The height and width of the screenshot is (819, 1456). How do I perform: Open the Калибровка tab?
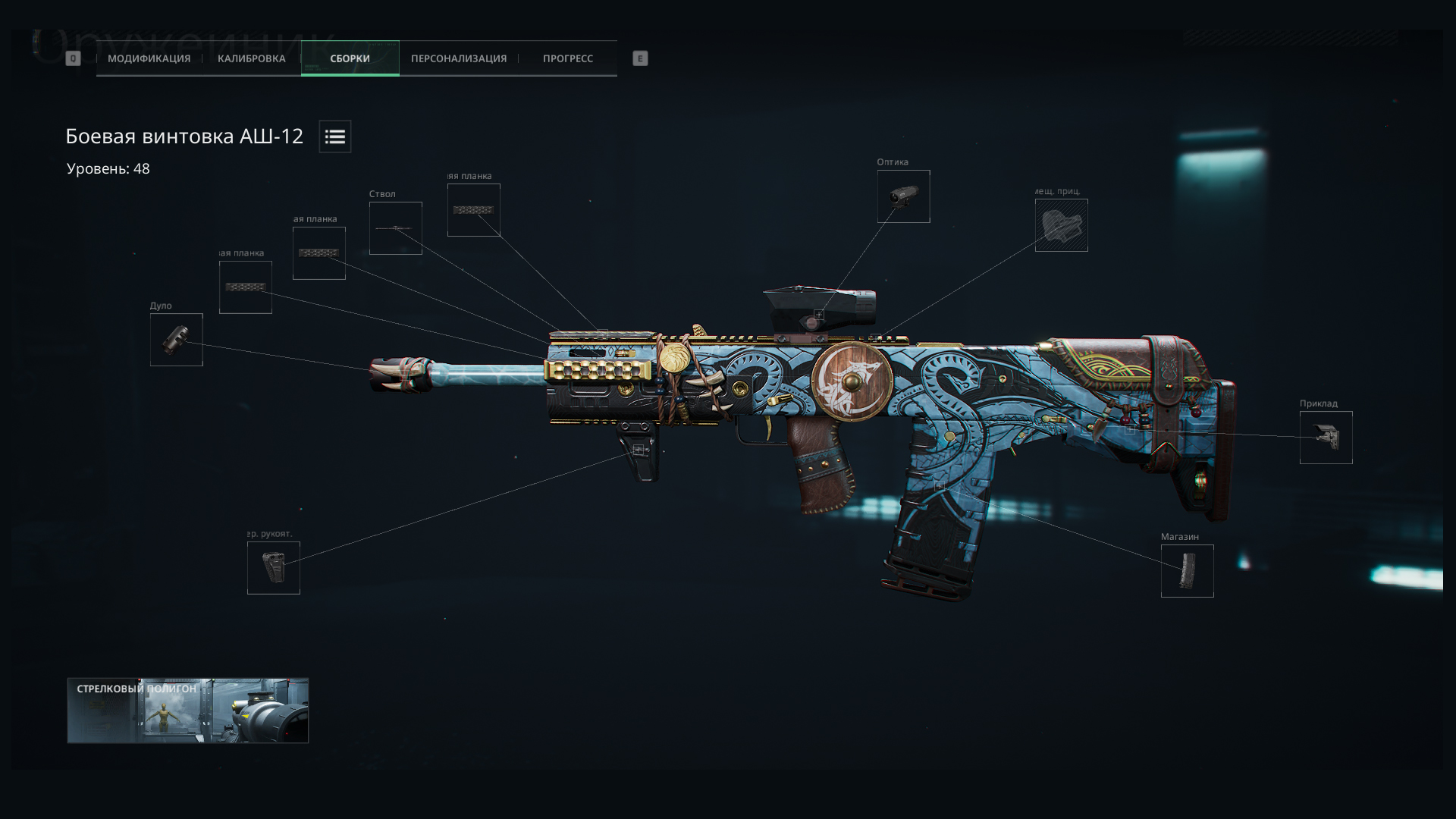coord(251,58)
